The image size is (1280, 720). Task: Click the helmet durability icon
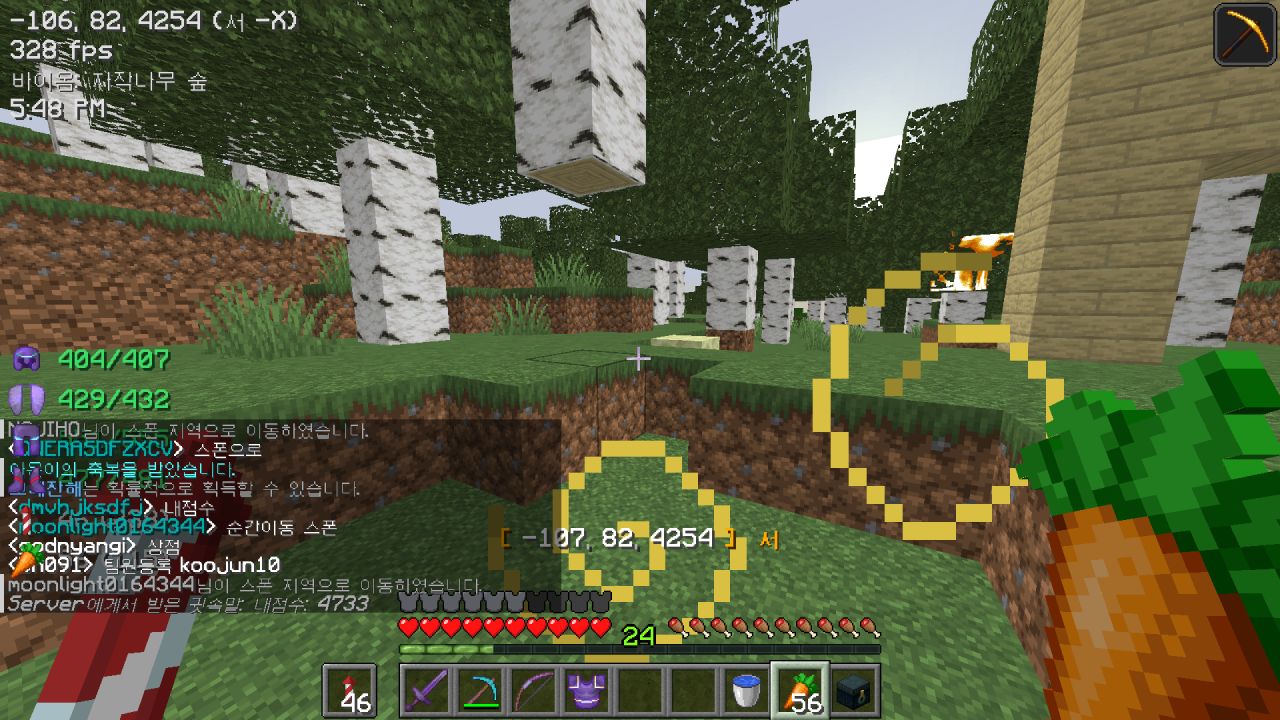click(26, 359)
